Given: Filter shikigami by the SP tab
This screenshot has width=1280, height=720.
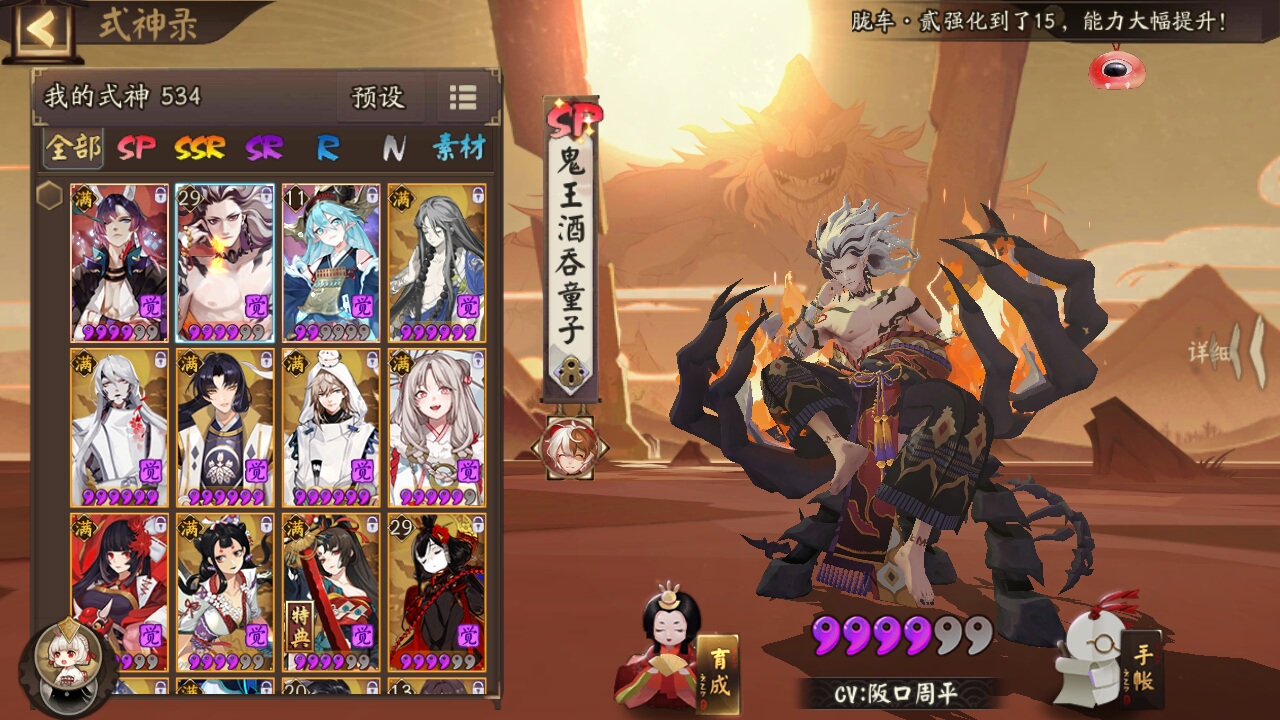Looking at the screenshot, I should (x=136, y=149).
